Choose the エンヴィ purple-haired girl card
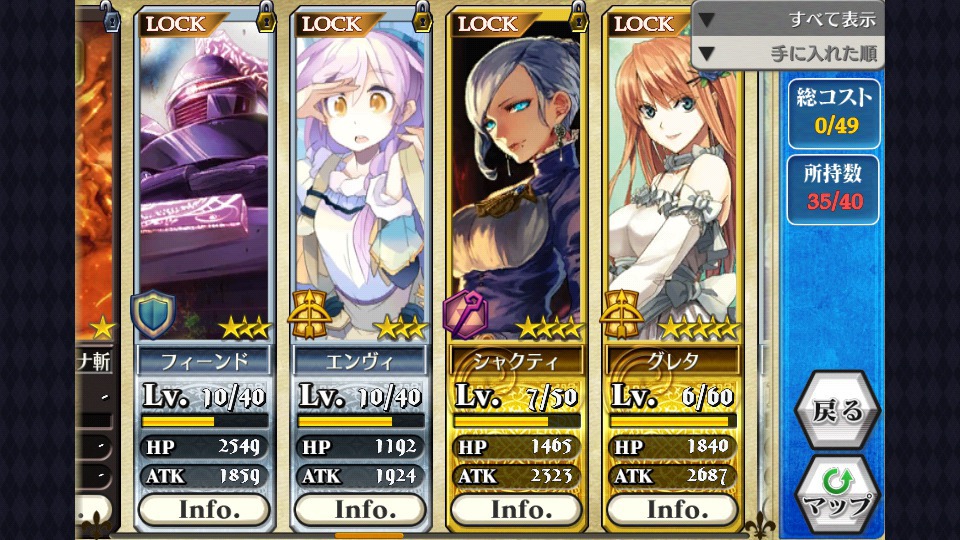 pyautogui.click(x=360, y=180)
